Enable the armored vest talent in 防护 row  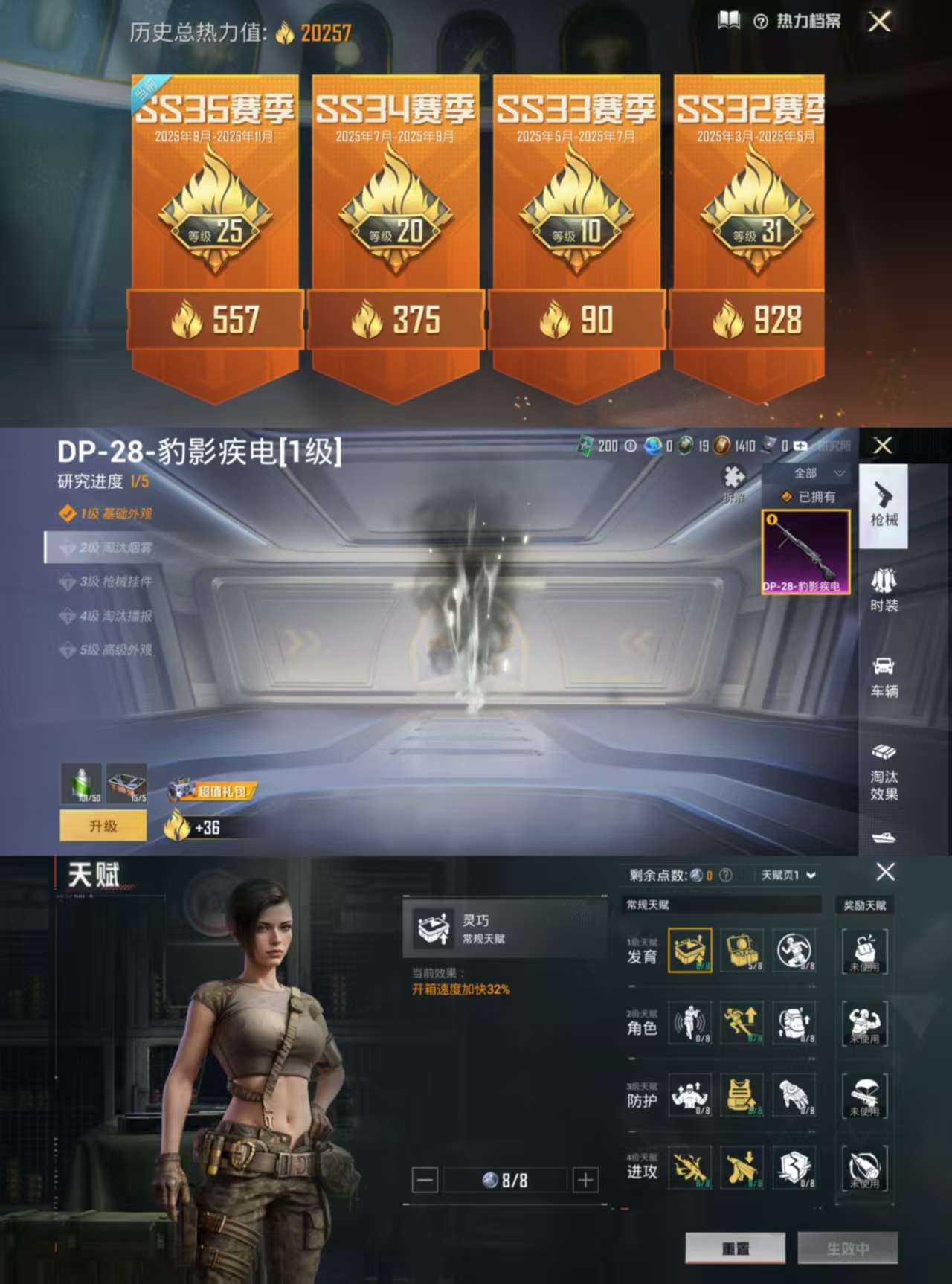click(x=743, y=1096)
